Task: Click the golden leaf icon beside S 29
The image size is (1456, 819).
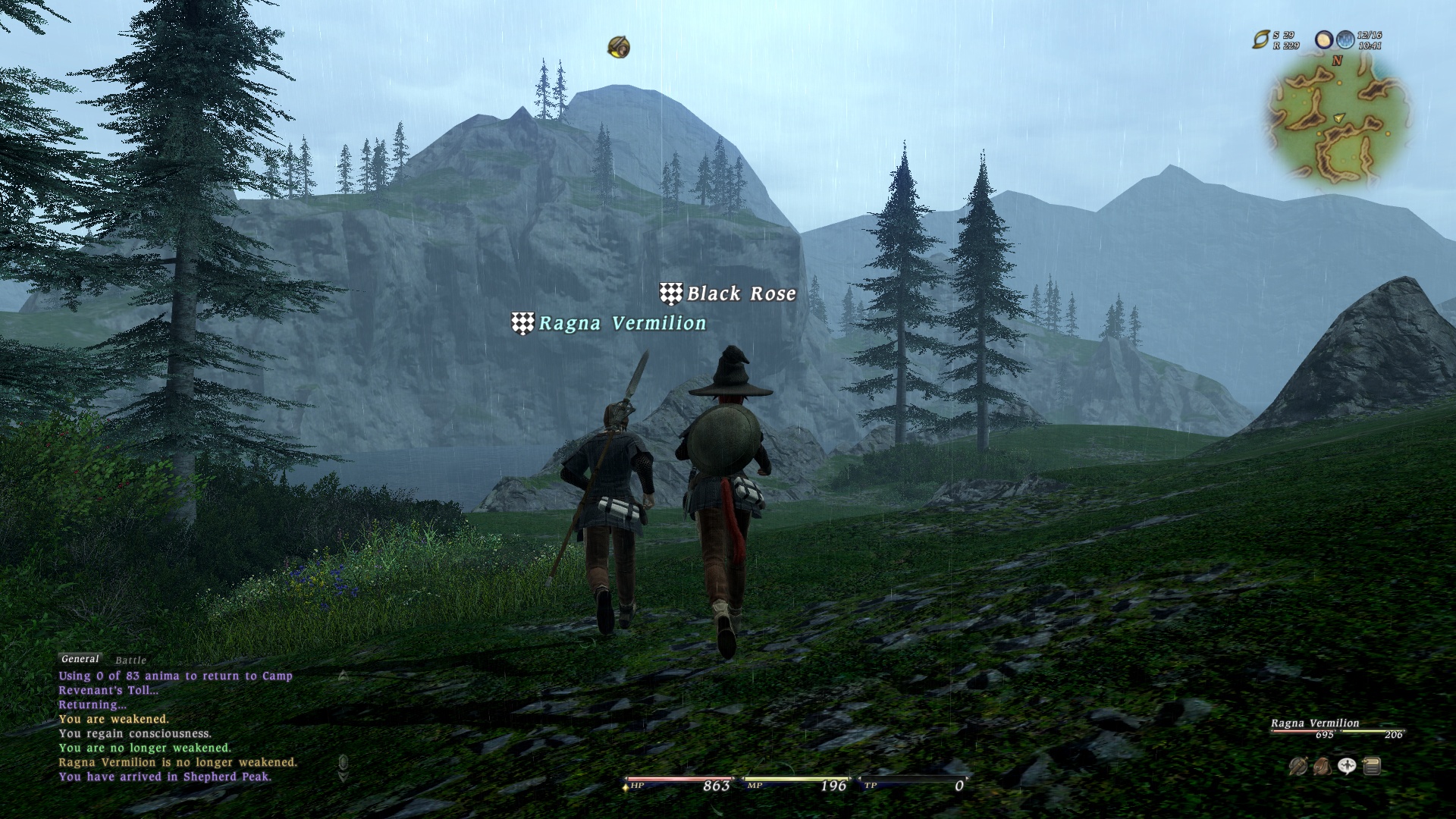Action: click(x=1260, y=39)
